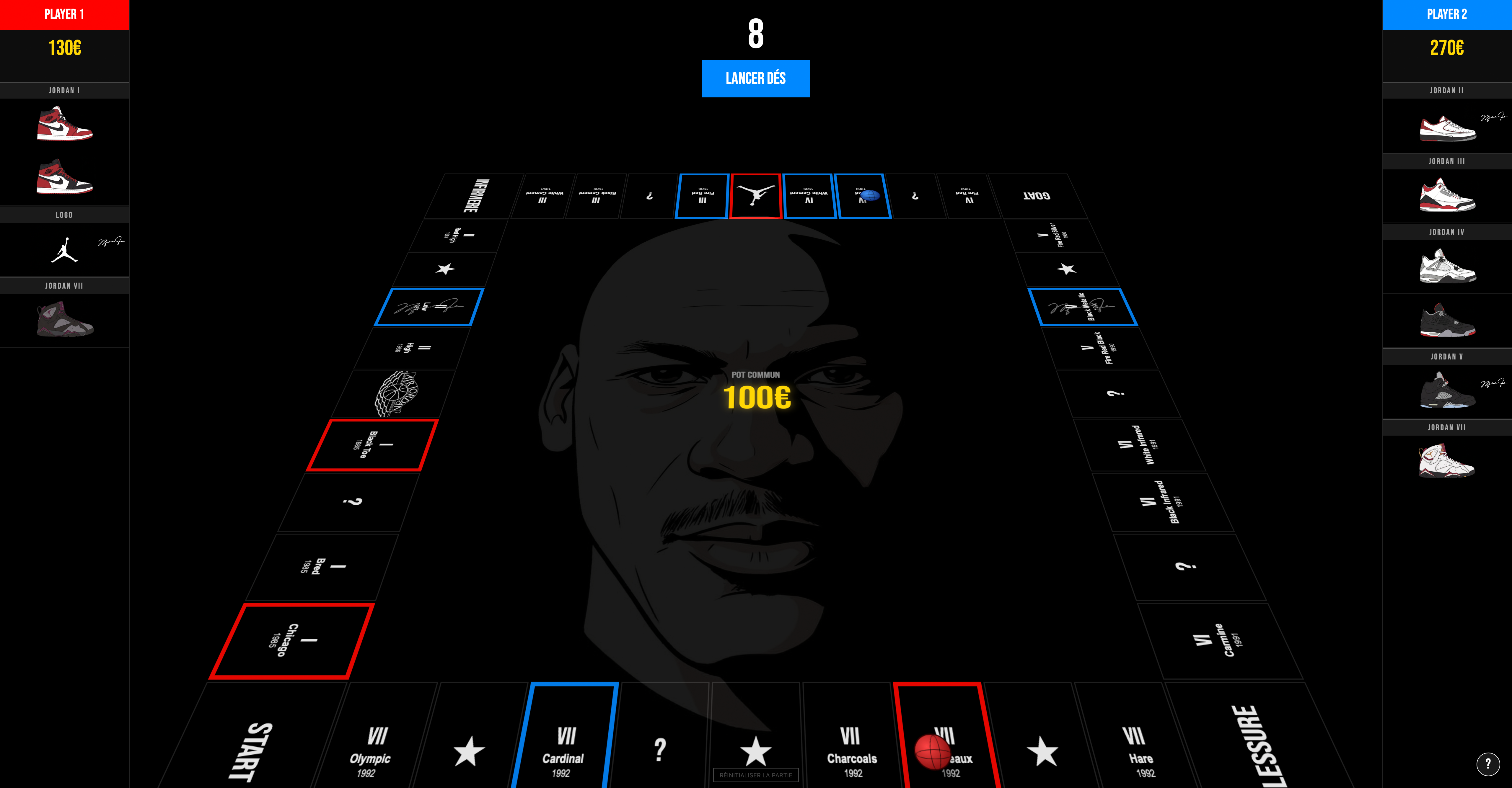Expand the Player 2 JORDAN III section

point(1447,161)
